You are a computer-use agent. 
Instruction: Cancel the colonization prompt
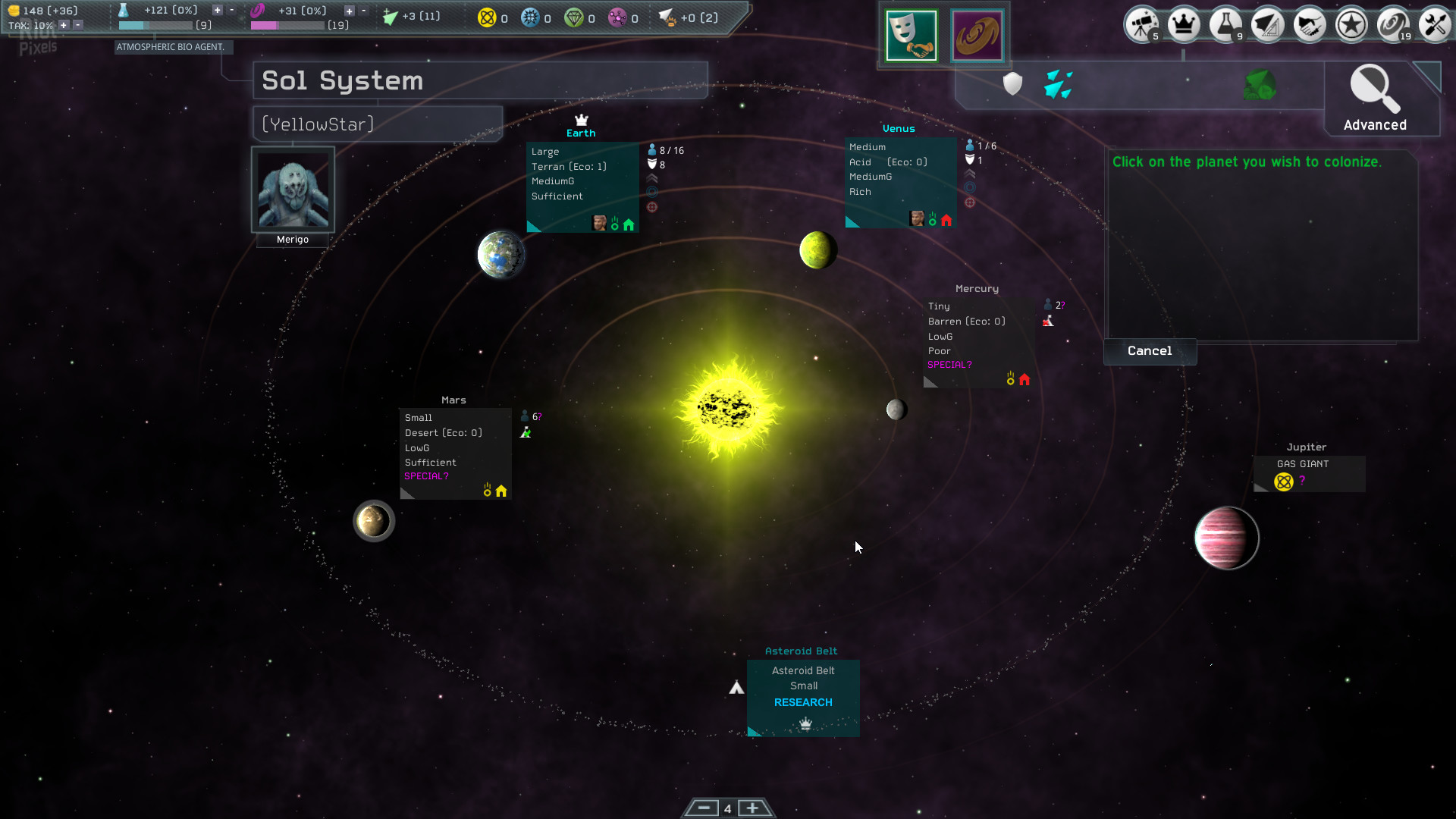[x=1150, y=351]
